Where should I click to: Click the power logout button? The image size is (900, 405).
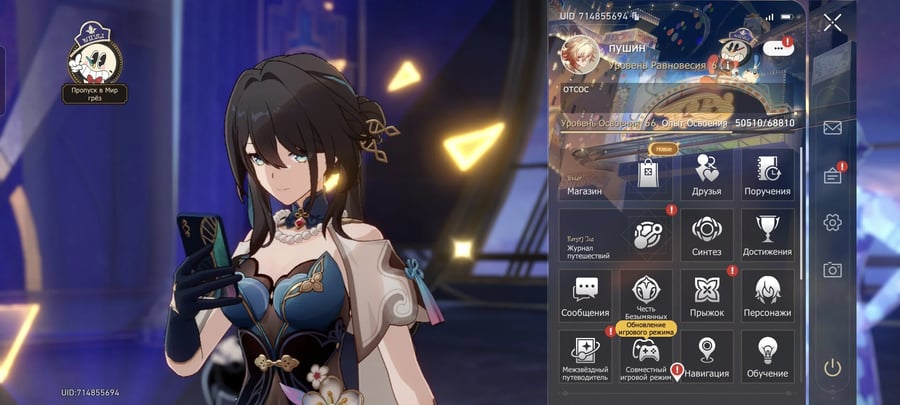click(x=832, y=367)
